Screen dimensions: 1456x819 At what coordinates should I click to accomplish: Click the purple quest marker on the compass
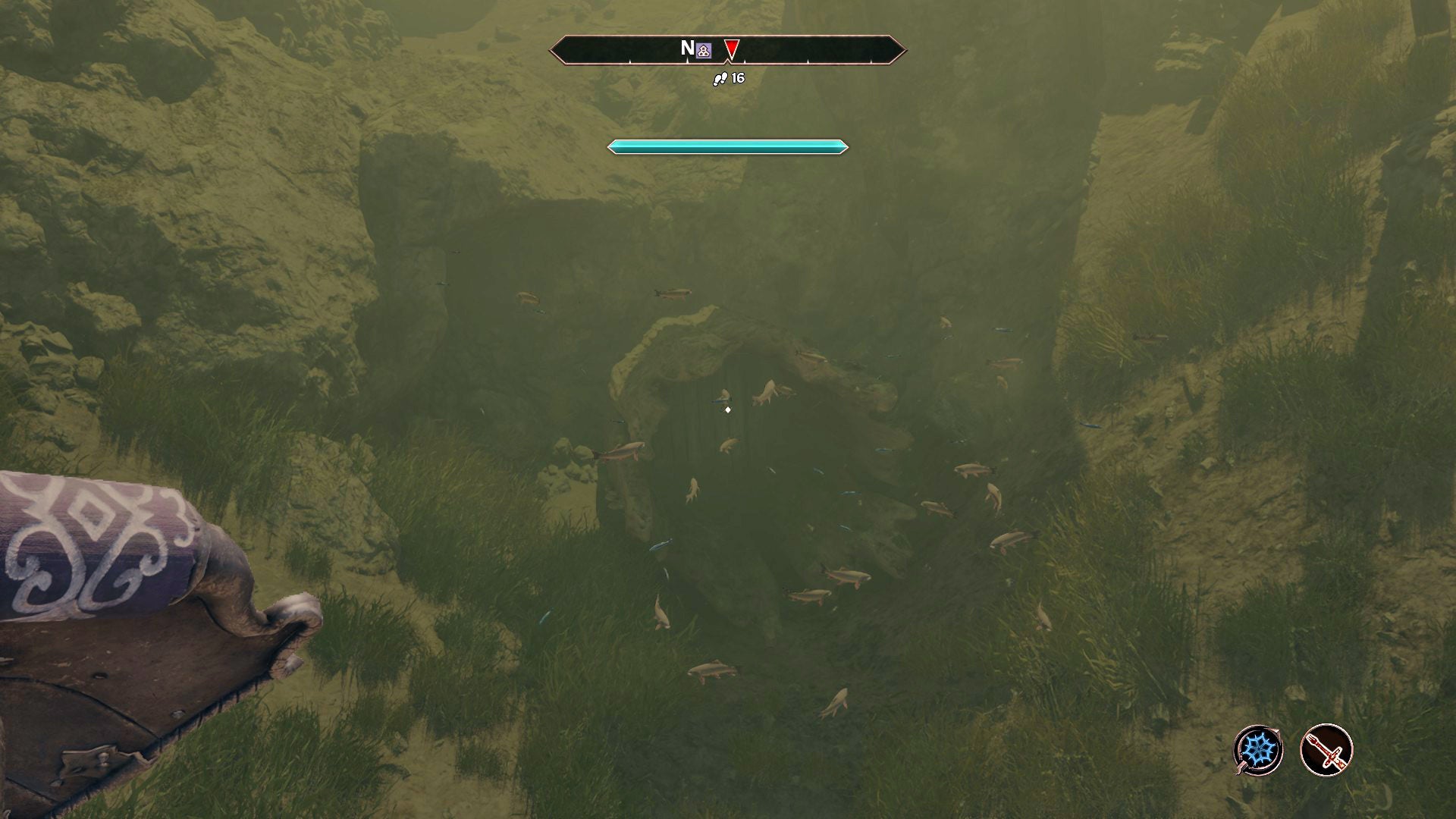click(x=702, y=49)
